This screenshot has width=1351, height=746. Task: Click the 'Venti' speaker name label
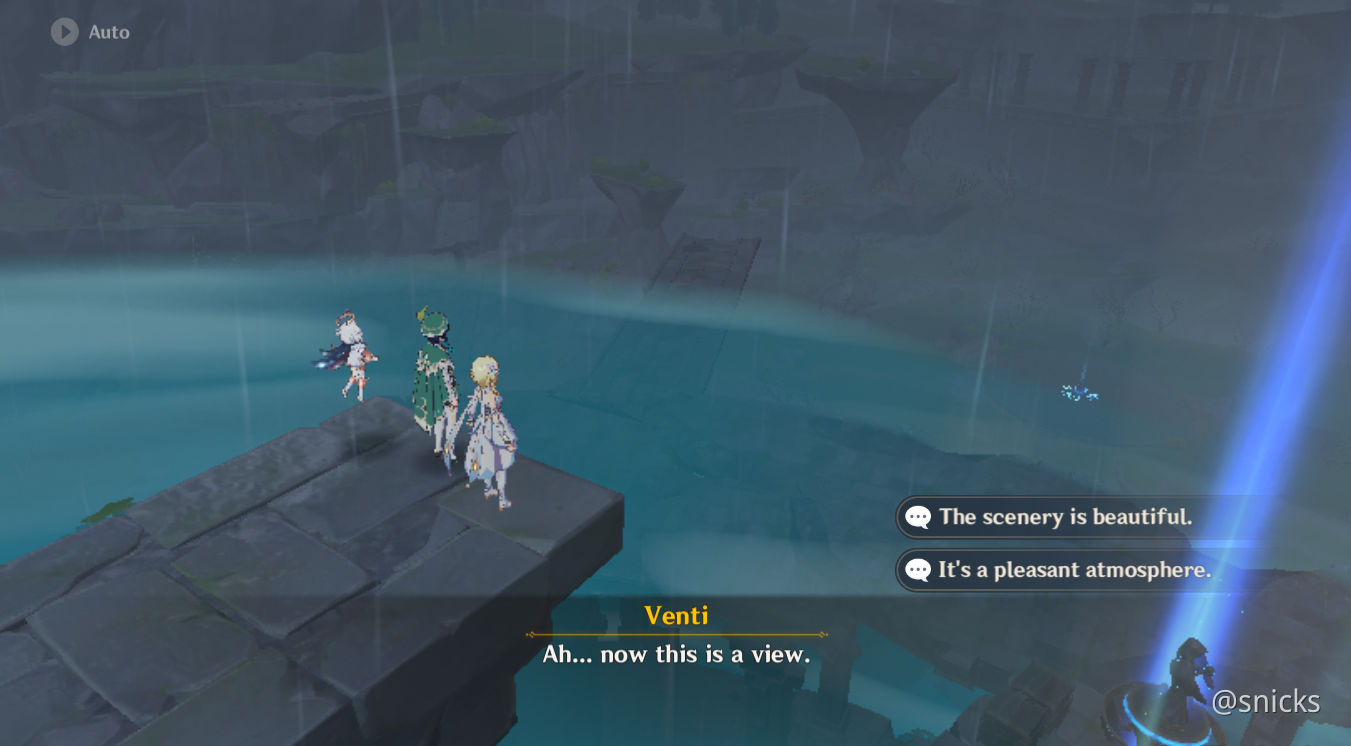click(x=677, y=616)
